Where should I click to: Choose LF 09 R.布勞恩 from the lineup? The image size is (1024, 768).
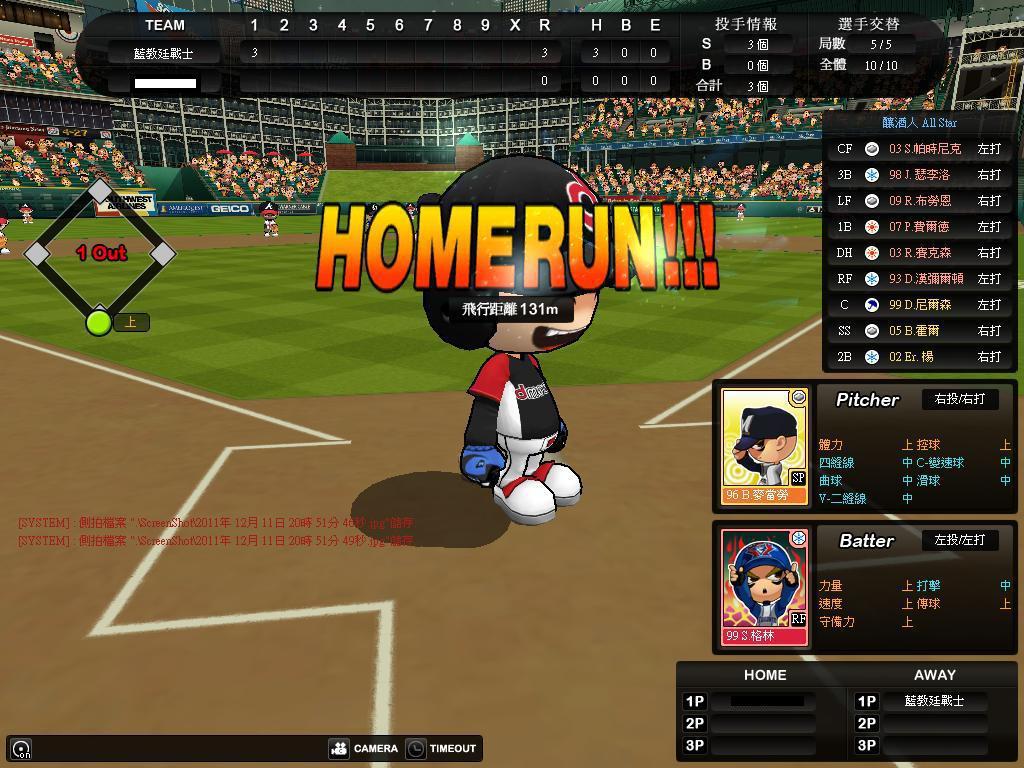click(x=920, y=201)
